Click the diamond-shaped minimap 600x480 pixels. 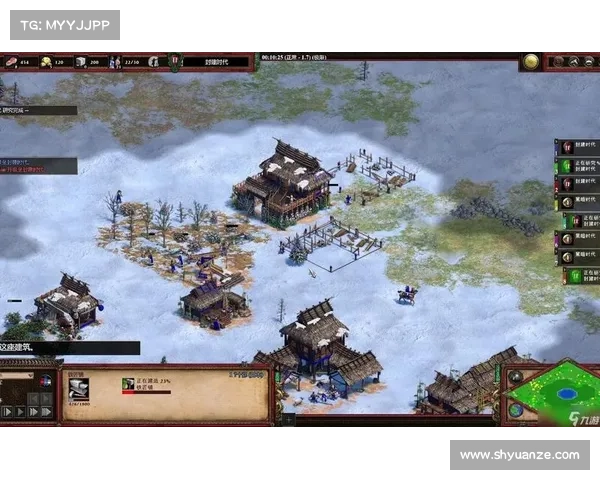[549, 391]
